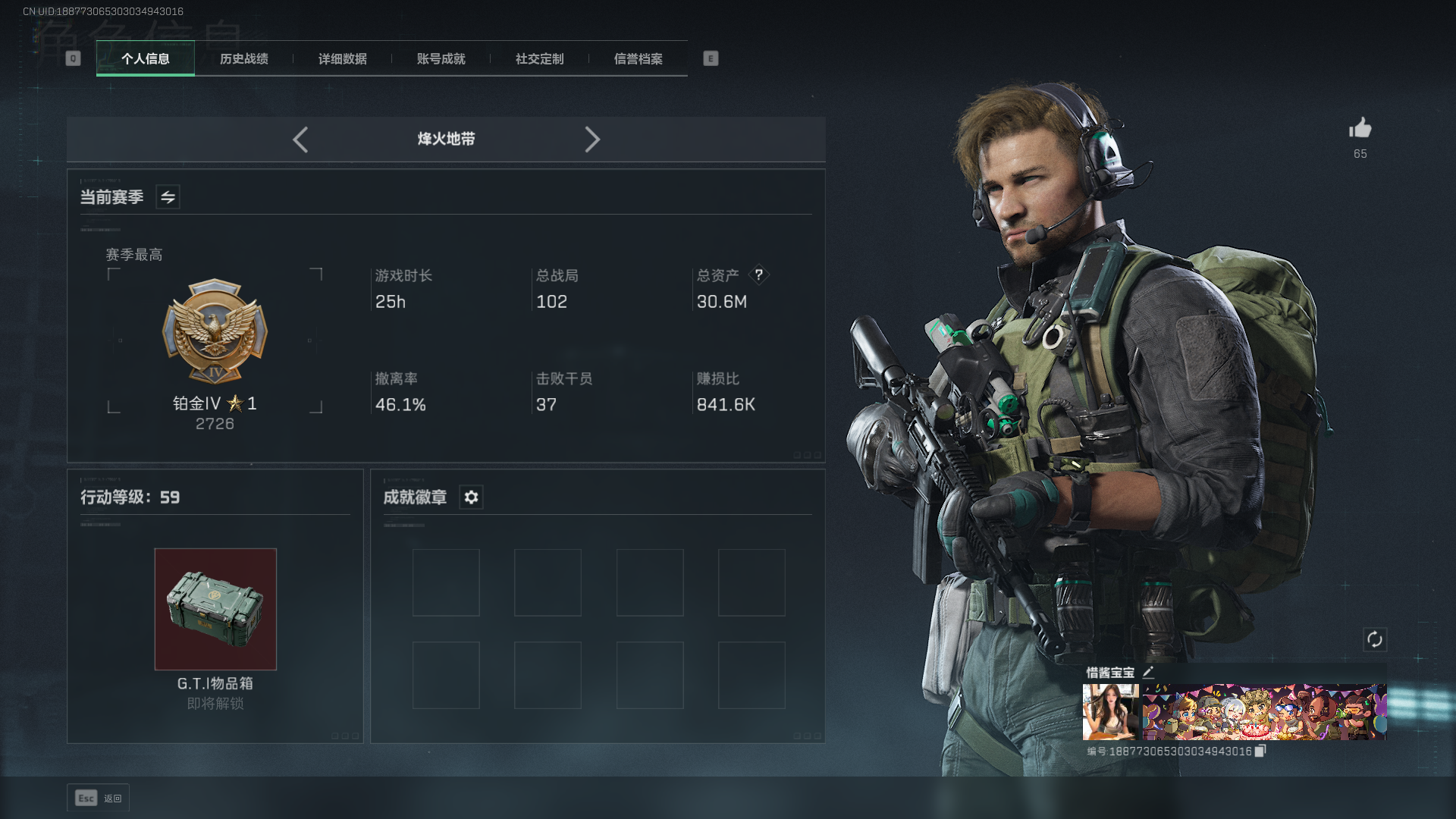Click the player avatar portrait
The height and width of the screenshot is (819, 1456).
(1110, 711)
